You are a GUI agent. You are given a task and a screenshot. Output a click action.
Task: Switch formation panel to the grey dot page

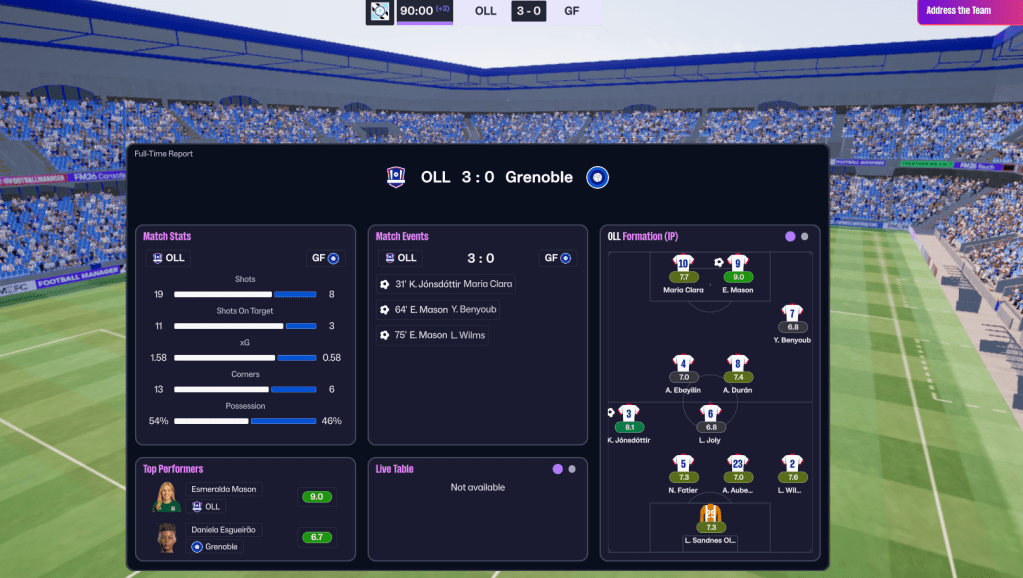coord(805,237)
